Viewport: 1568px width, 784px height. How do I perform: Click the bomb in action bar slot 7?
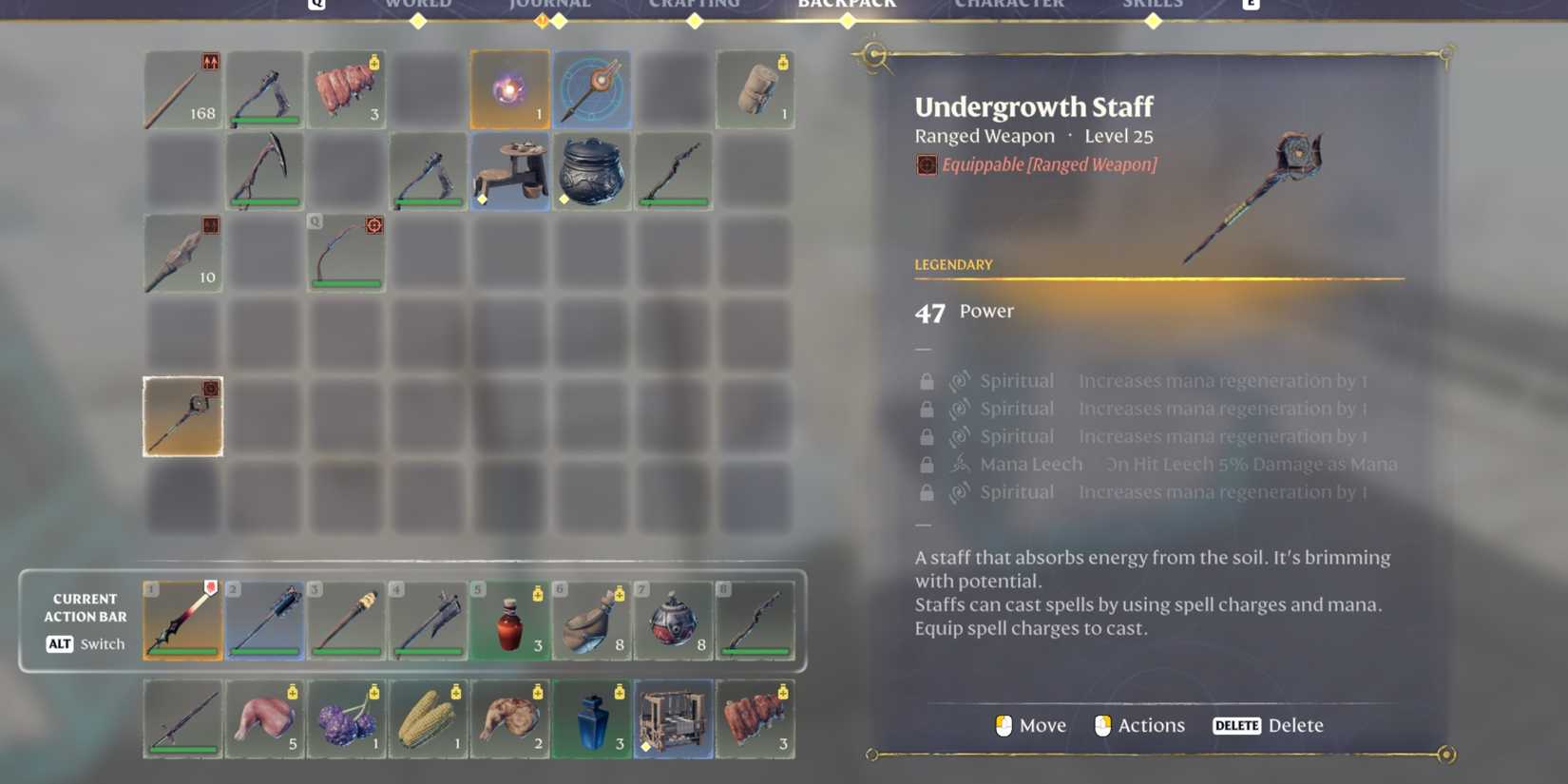(674, 622)
